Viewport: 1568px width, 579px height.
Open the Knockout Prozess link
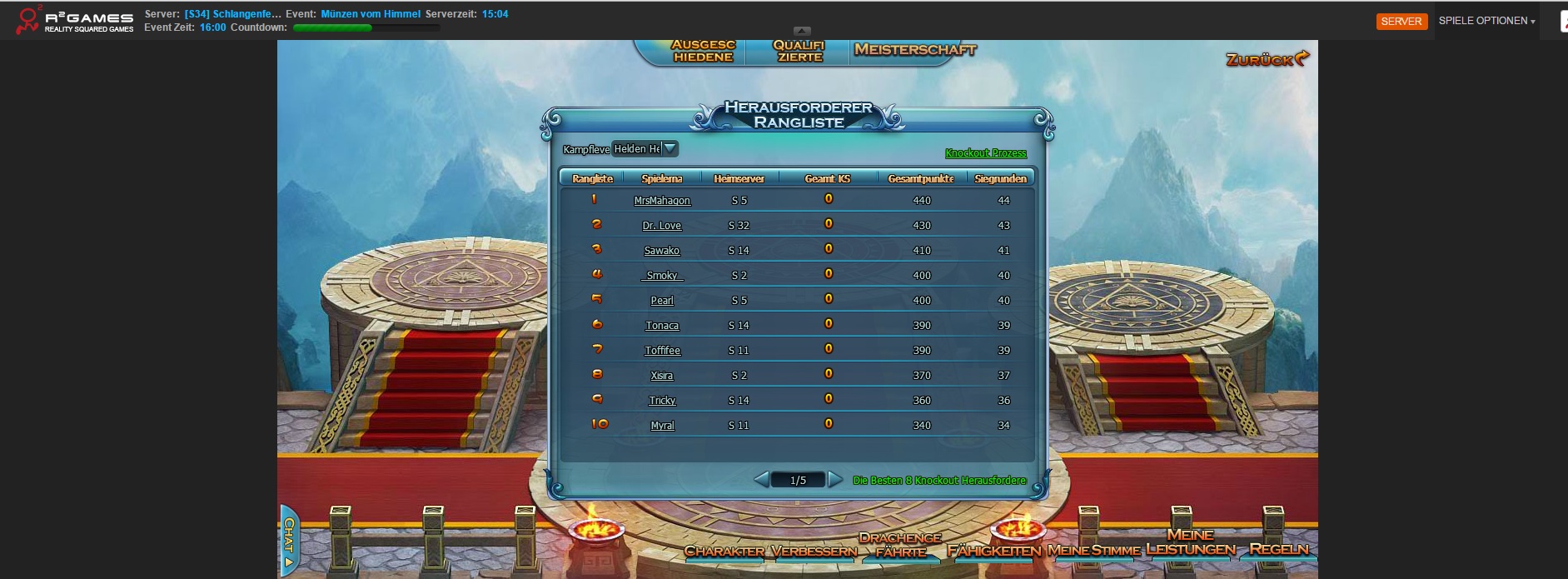tap(985, 153)
